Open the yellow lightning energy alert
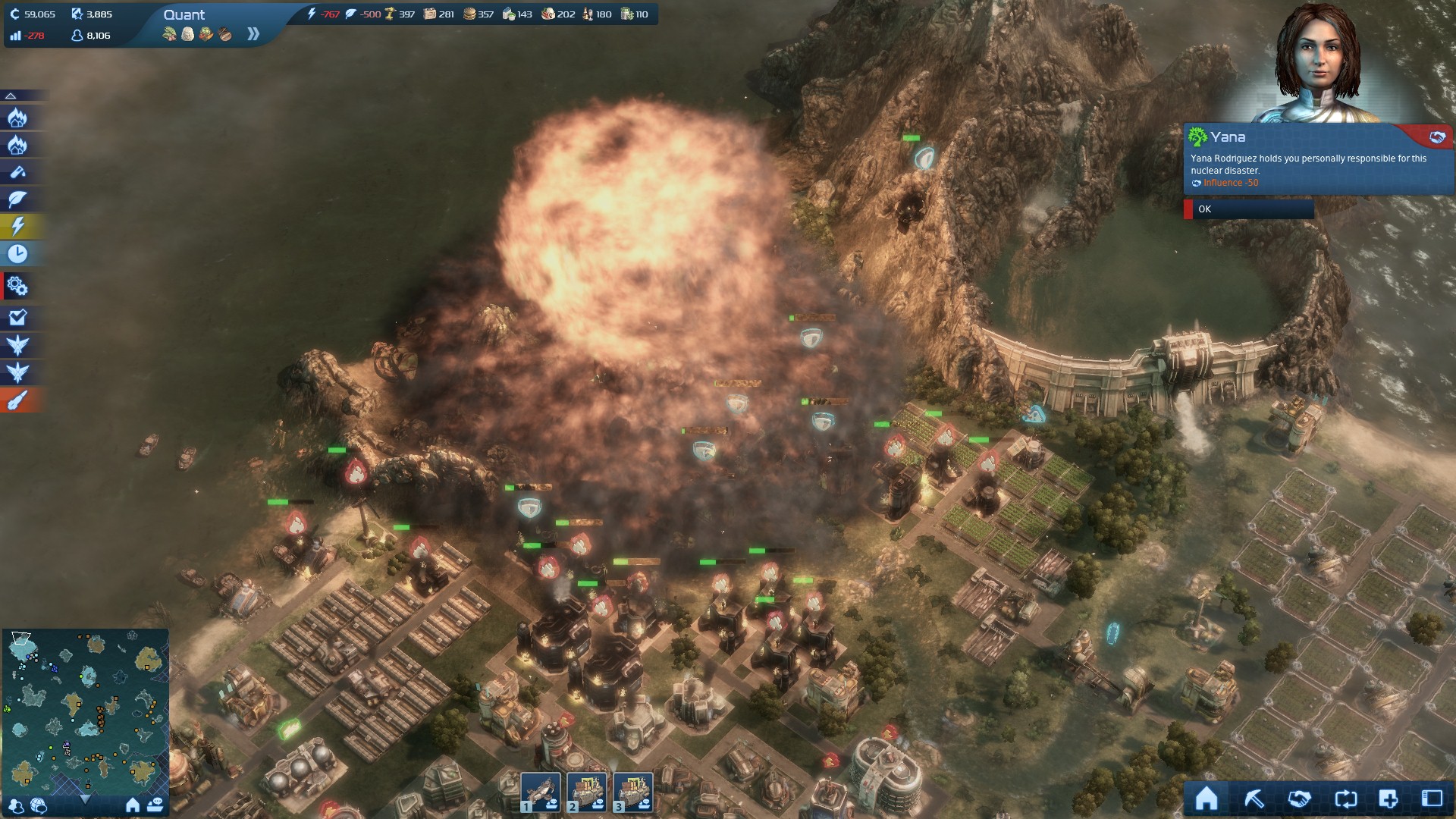 pyautogui.click(x=17, y=226)
